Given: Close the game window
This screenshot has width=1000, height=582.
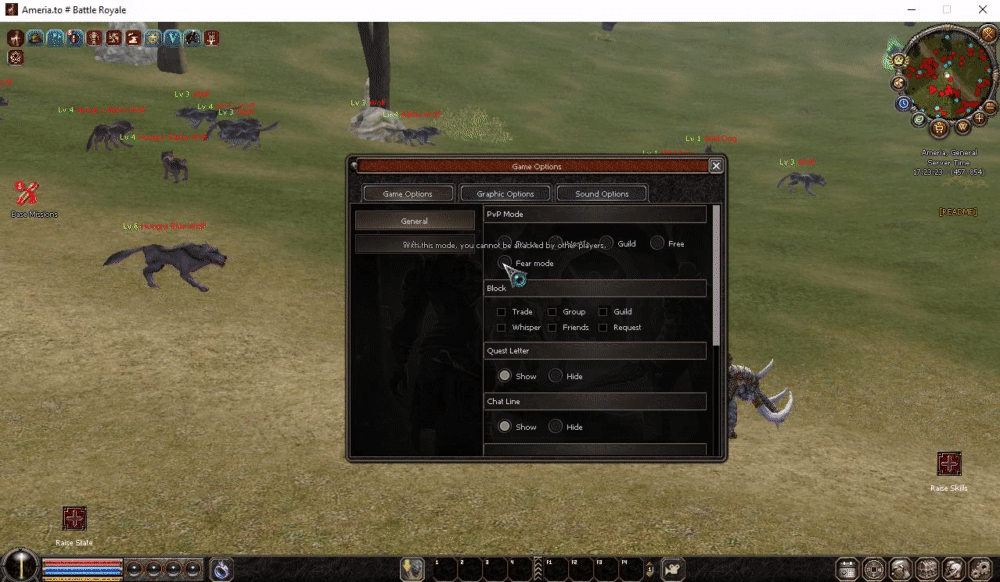Looking at the screenshot, I should (x=980, y=10).
